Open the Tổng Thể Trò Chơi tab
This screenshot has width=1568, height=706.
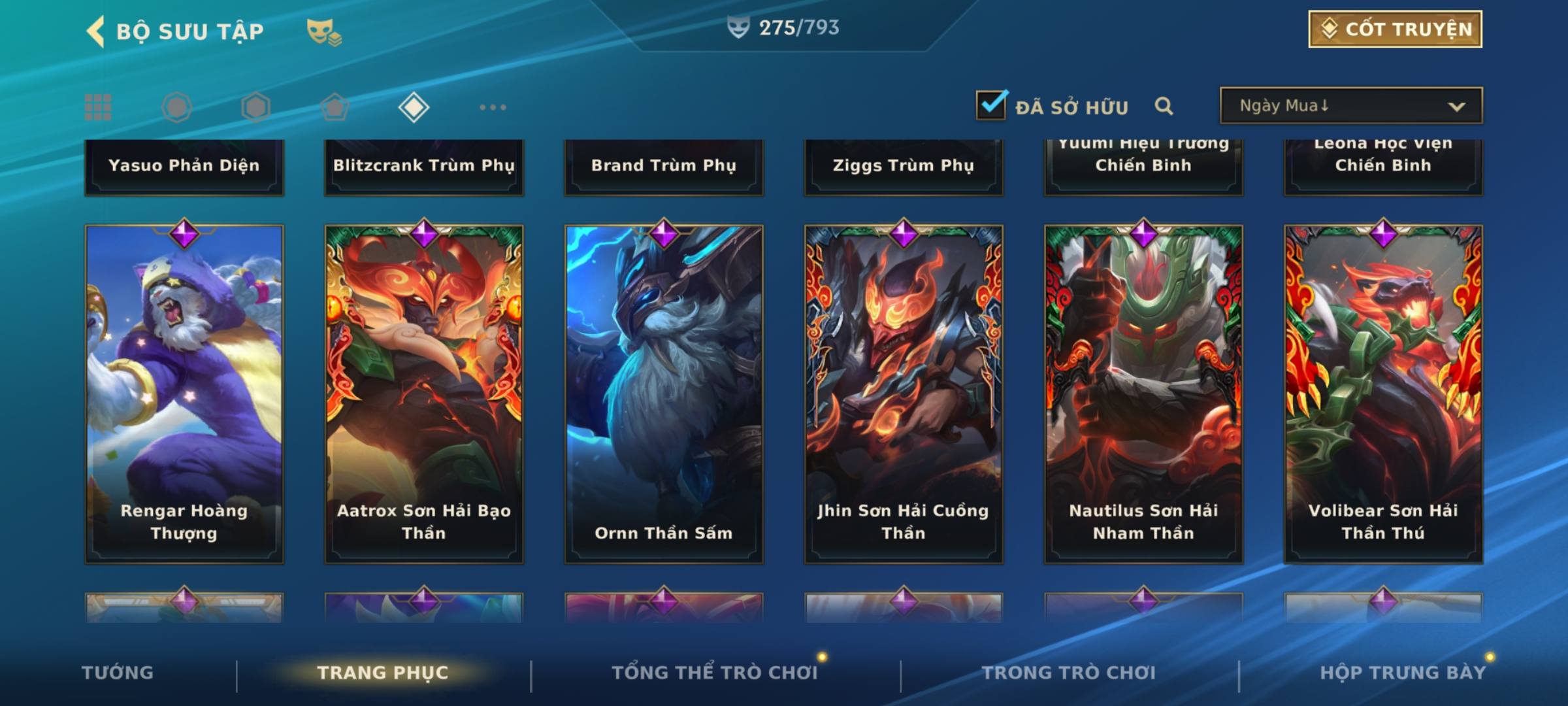click(x=715, y=673)
